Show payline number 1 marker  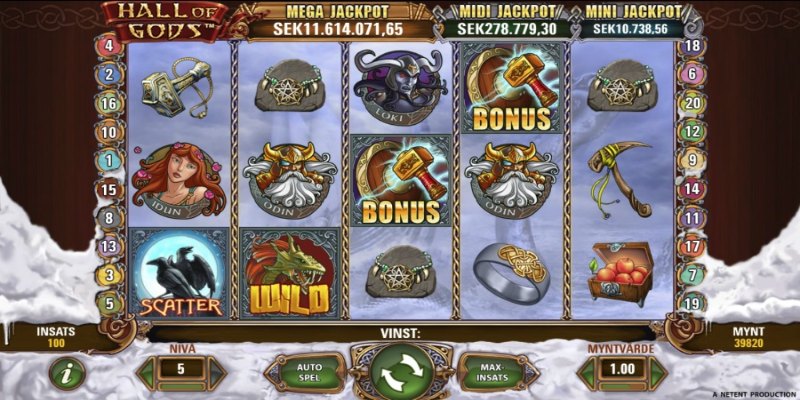(x=108, y=160)
